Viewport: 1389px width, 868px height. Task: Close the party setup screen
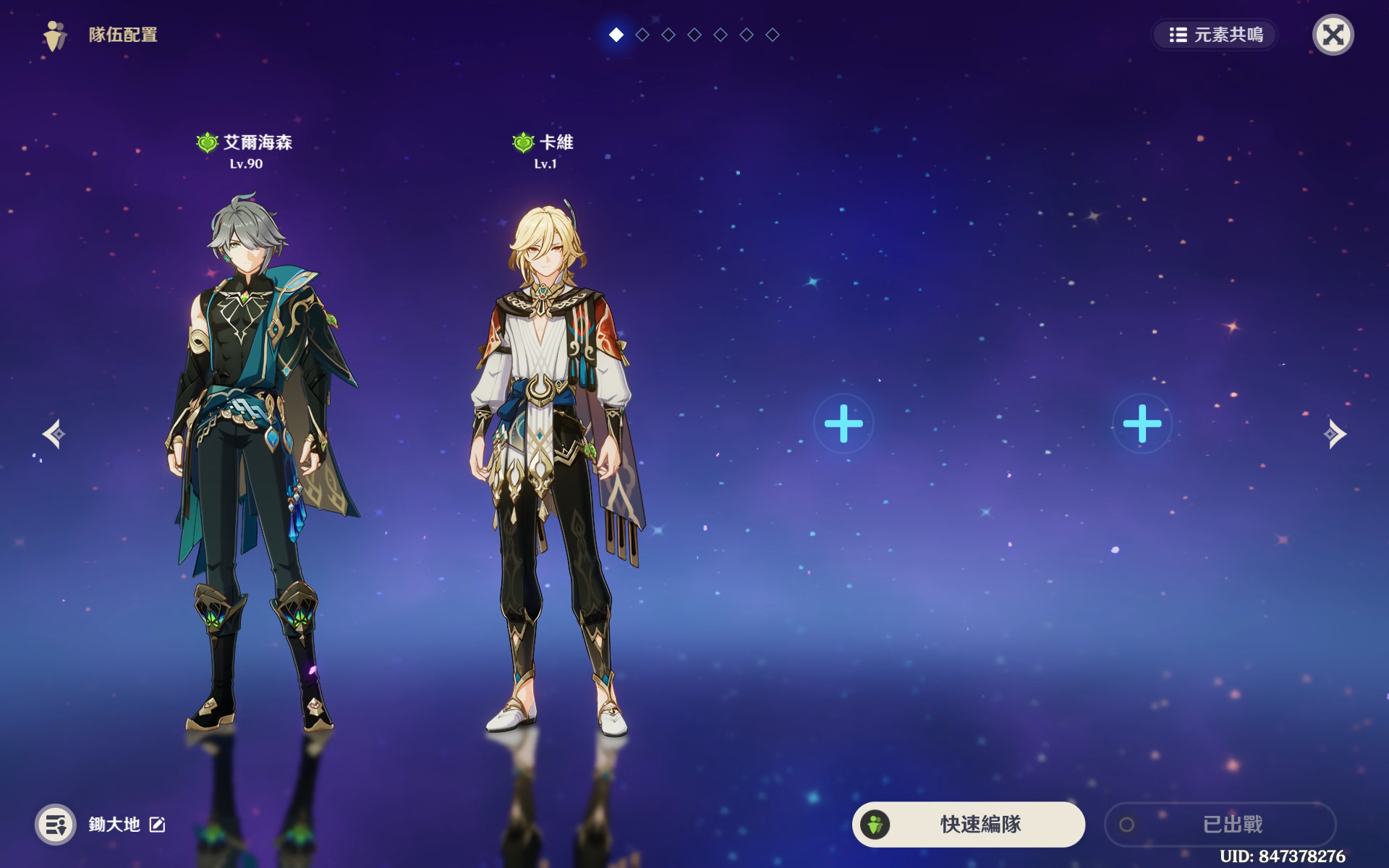click(x=1333, y=35)
